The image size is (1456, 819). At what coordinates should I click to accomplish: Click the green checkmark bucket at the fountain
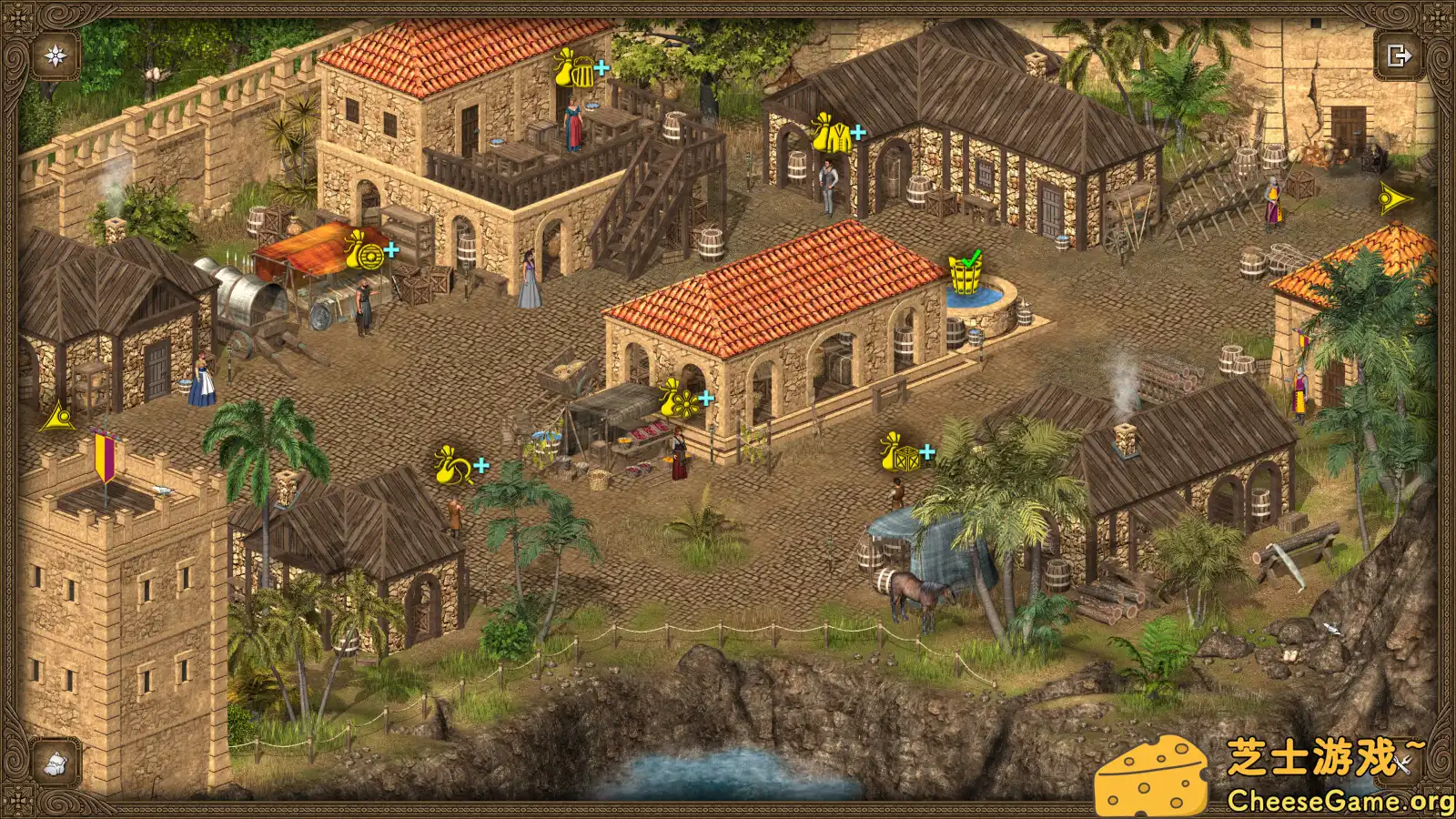click(966, 268)
